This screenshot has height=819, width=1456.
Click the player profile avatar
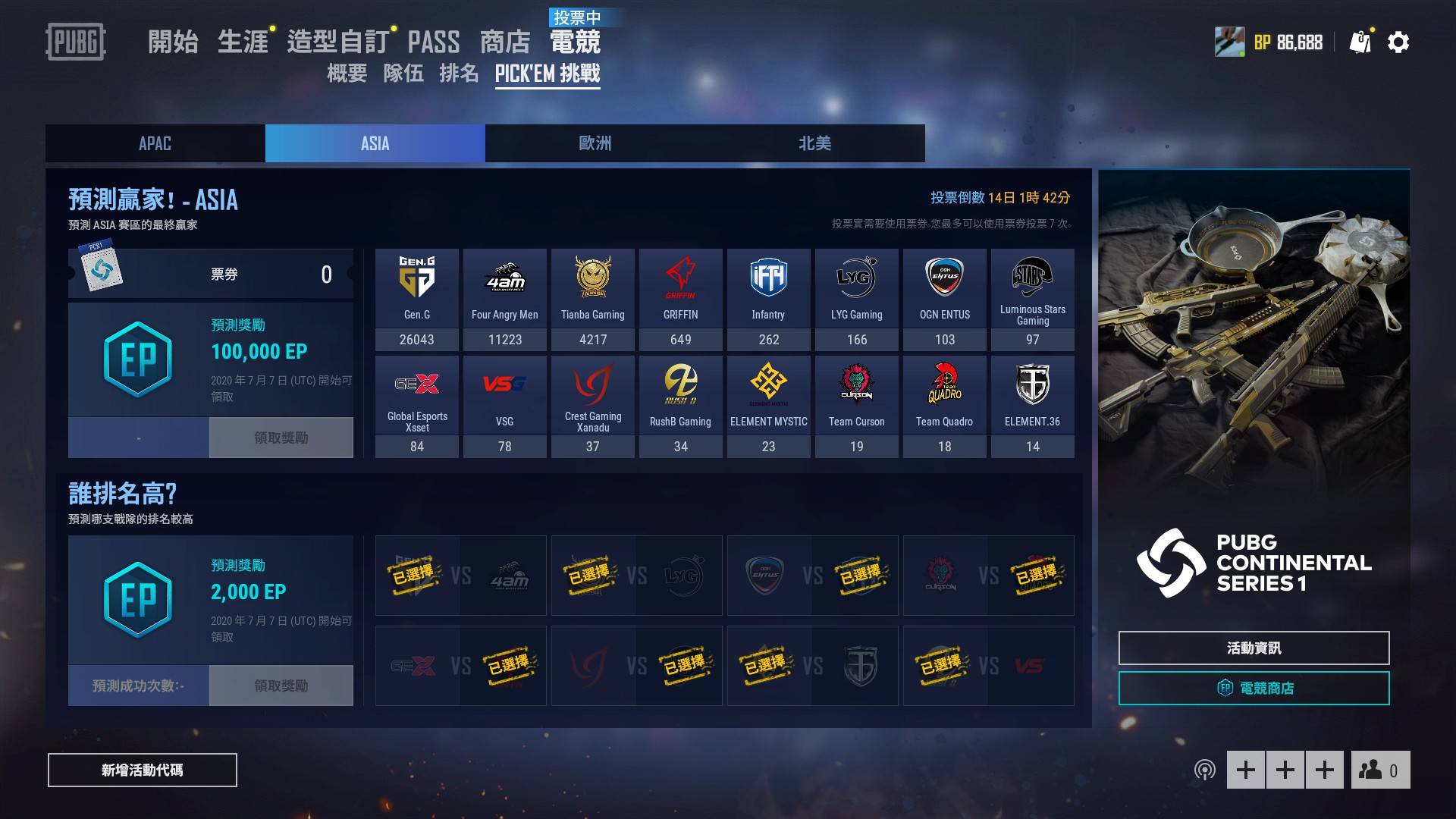[x=1229, y=42]
